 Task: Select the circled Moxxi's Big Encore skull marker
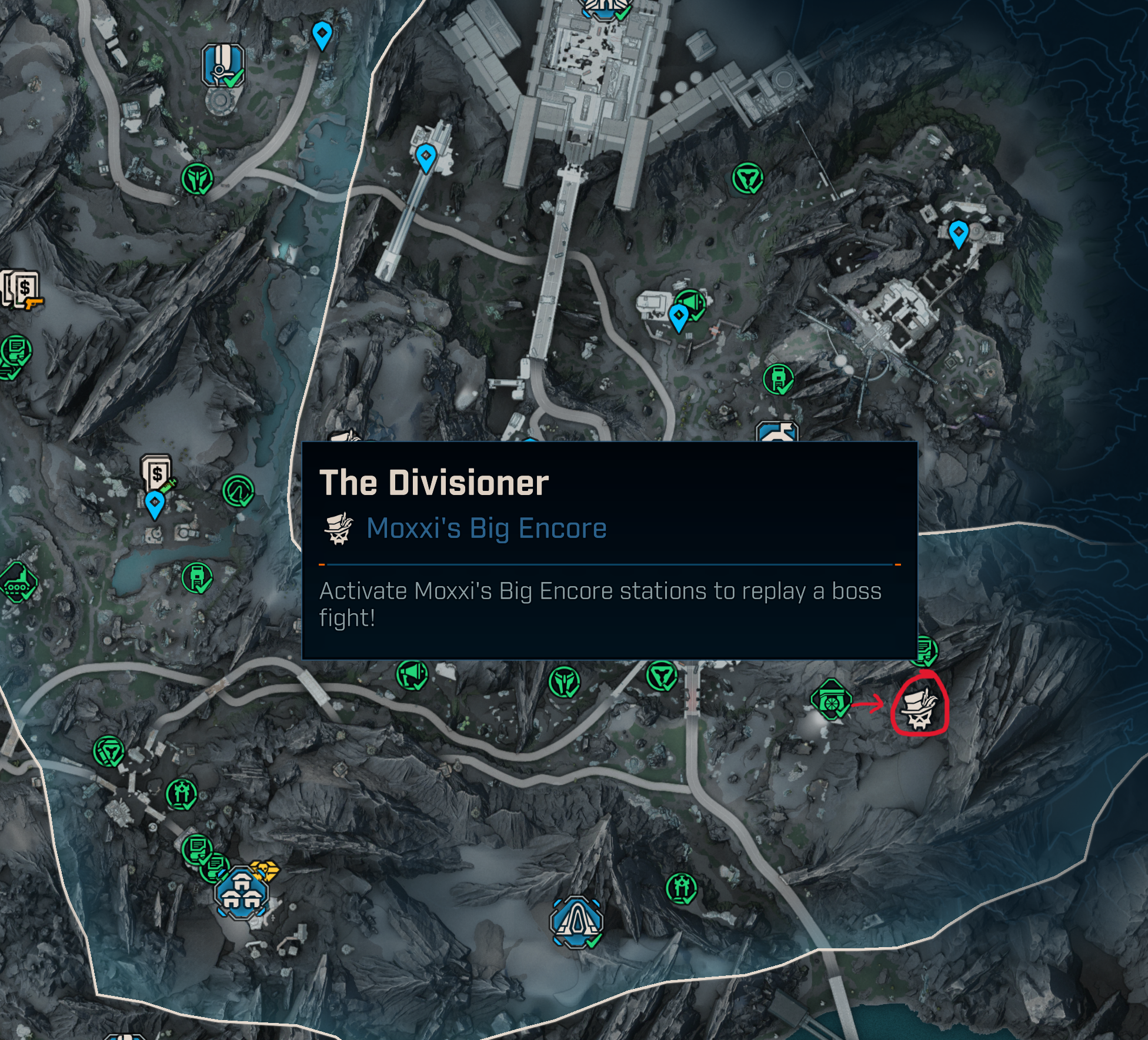(x=920, y=708)
